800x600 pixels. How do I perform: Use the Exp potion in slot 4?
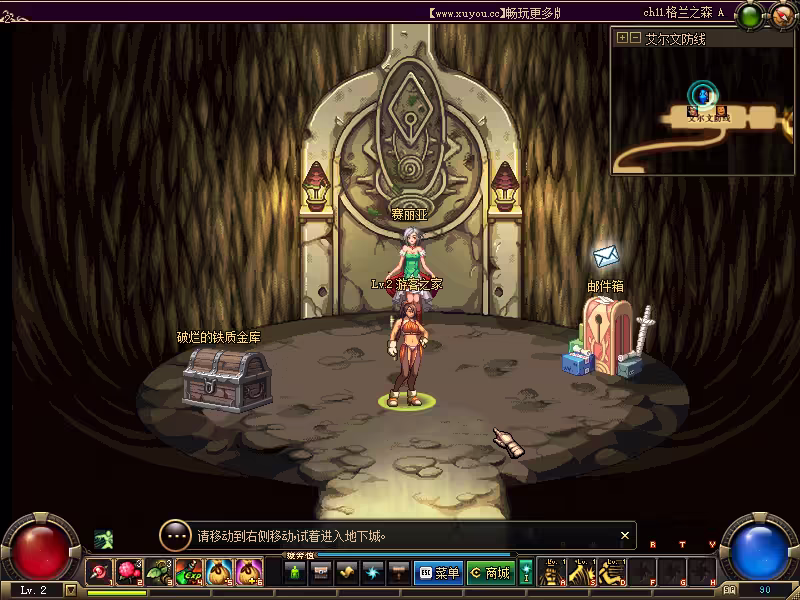[x=189, y=572]
